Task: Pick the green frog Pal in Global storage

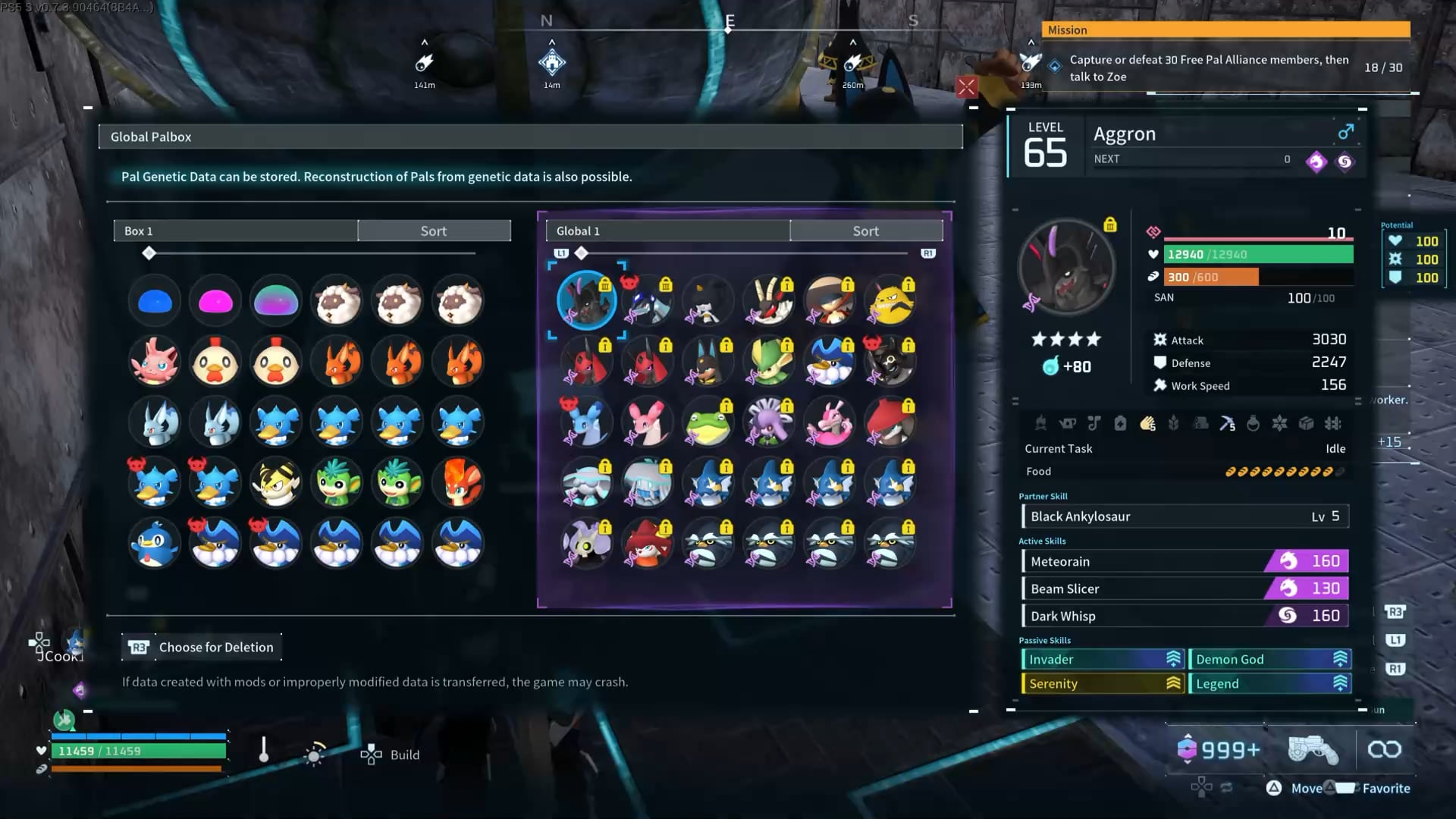Action: (708, 422)
